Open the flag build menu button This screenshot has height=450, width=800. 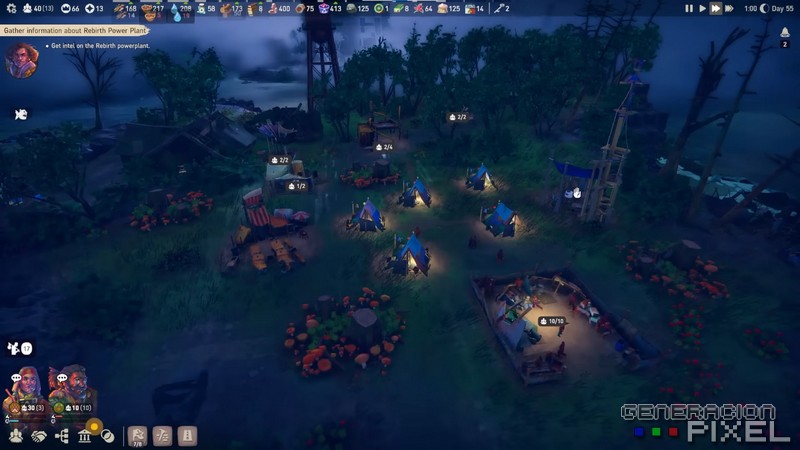click(138, 436)
